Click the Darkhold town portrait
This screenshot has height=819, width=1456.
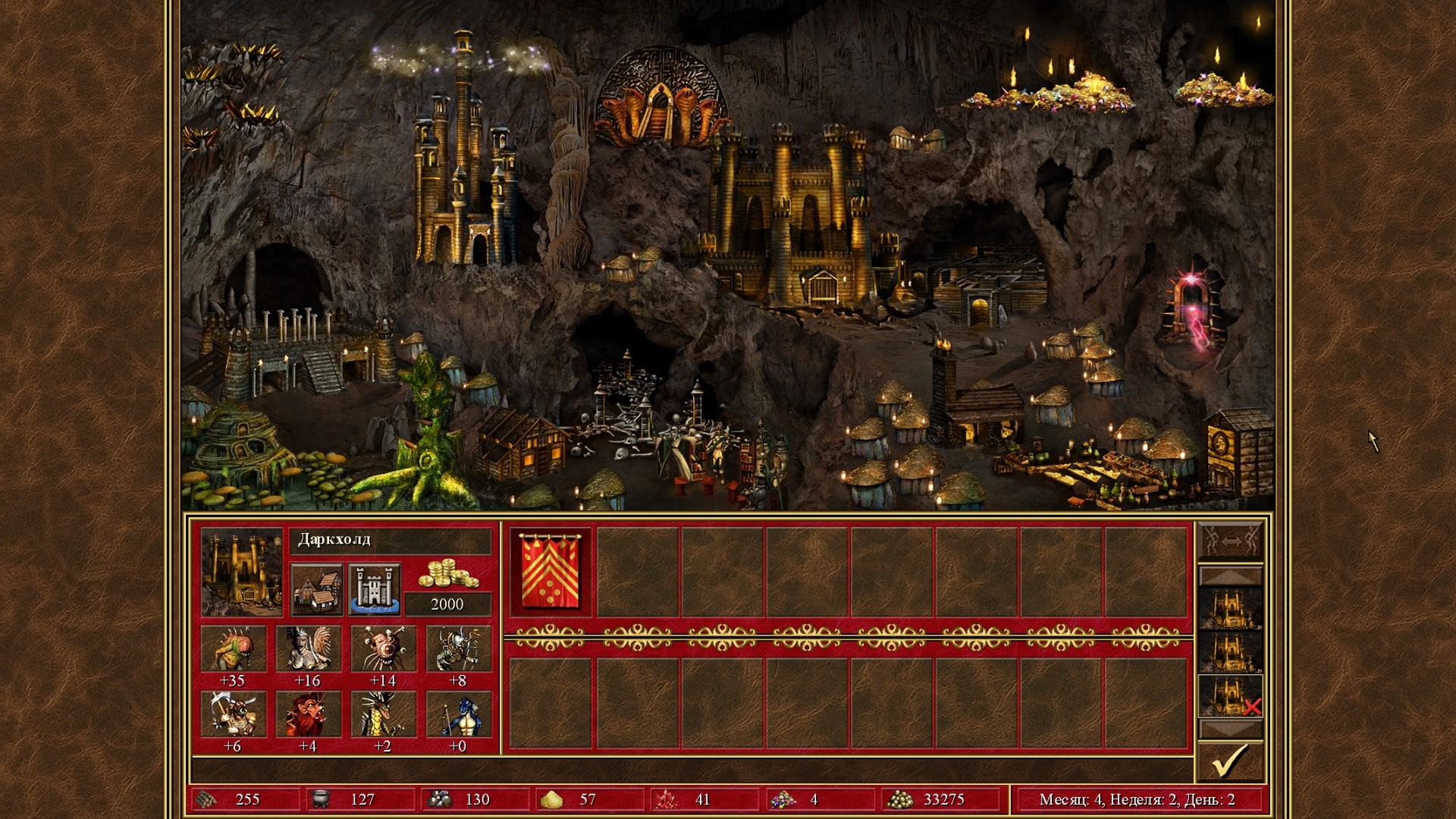point(241,572)
